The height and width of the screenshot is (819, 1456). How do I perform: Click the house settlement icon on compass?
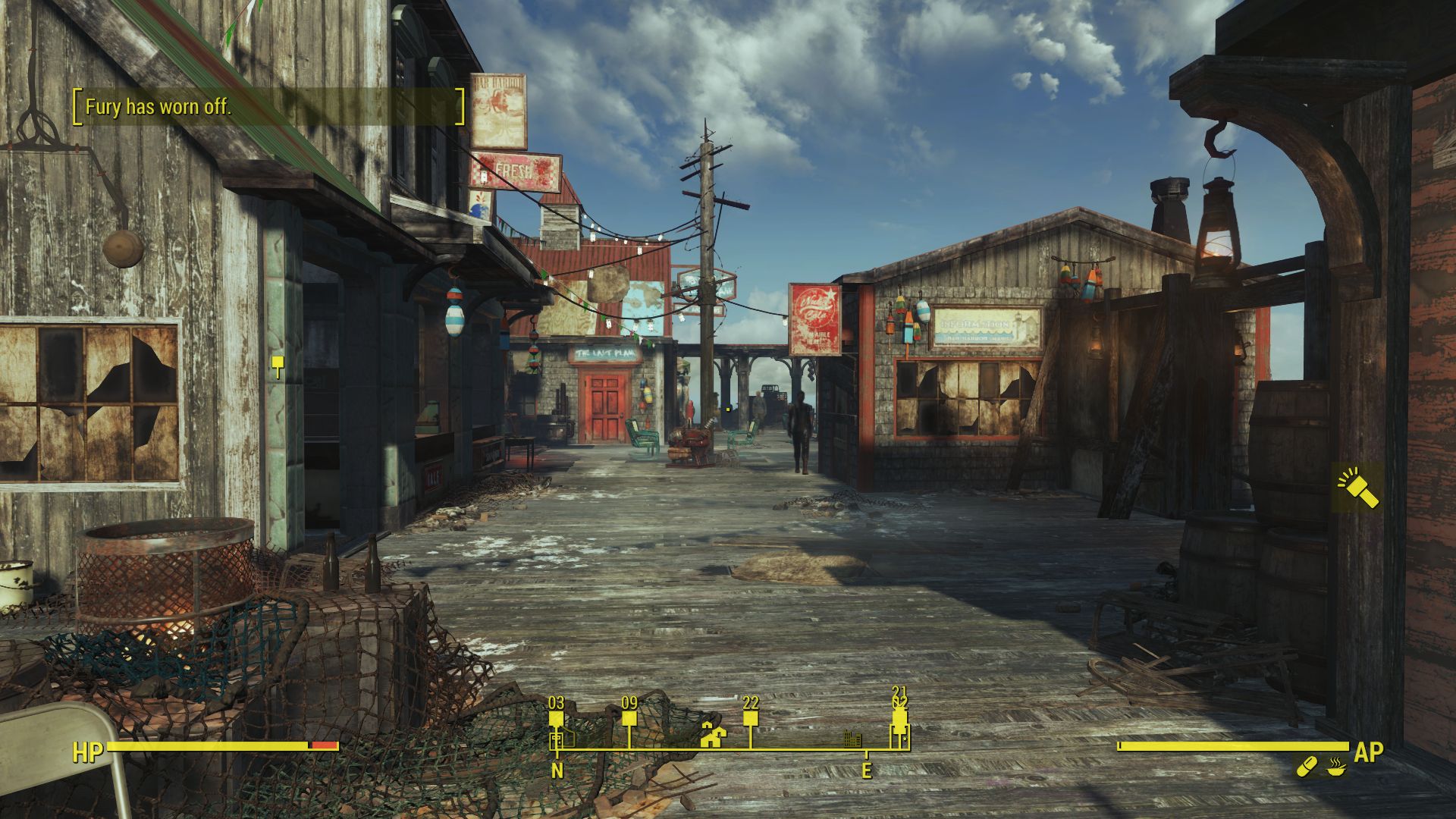coord(713,735)
